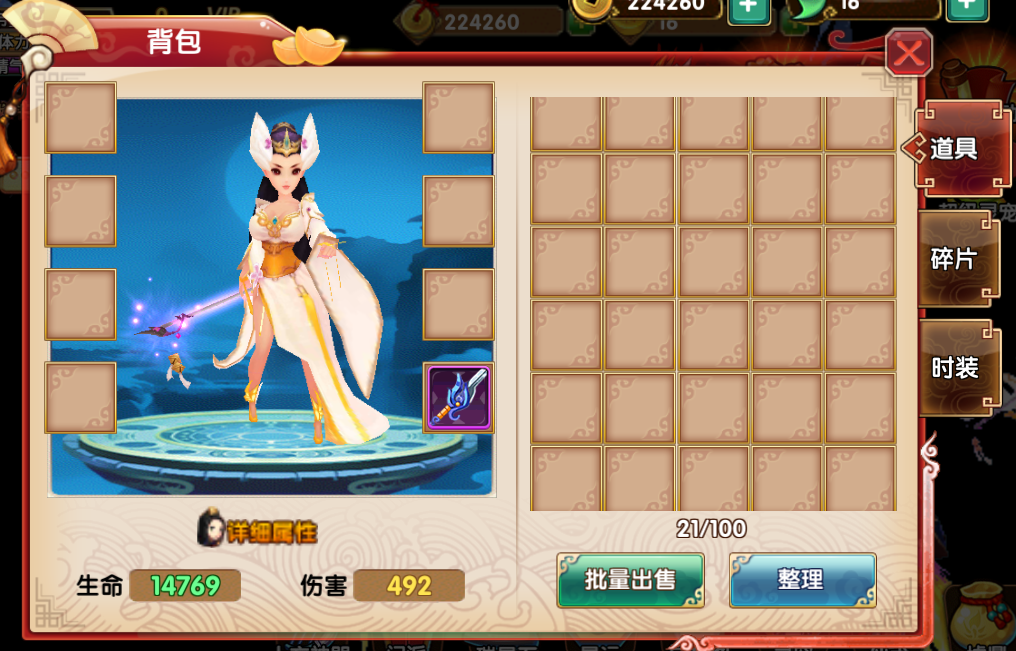This screenshot has height=651, width=1016.
Task: Click the 批量出售 bulk sell button
Action: click(630, 580)
